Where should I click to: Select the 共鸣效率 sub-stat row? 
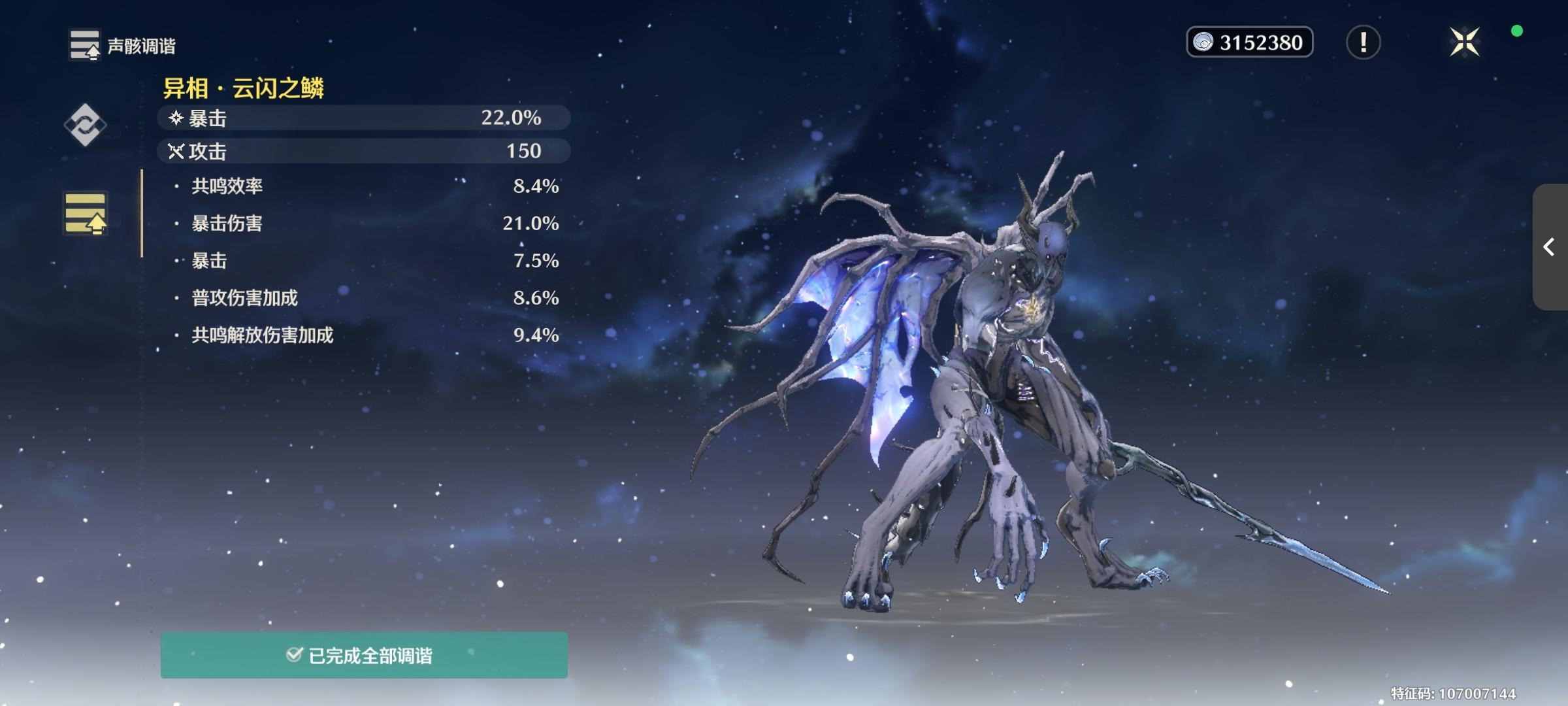(x=366, y=186)
